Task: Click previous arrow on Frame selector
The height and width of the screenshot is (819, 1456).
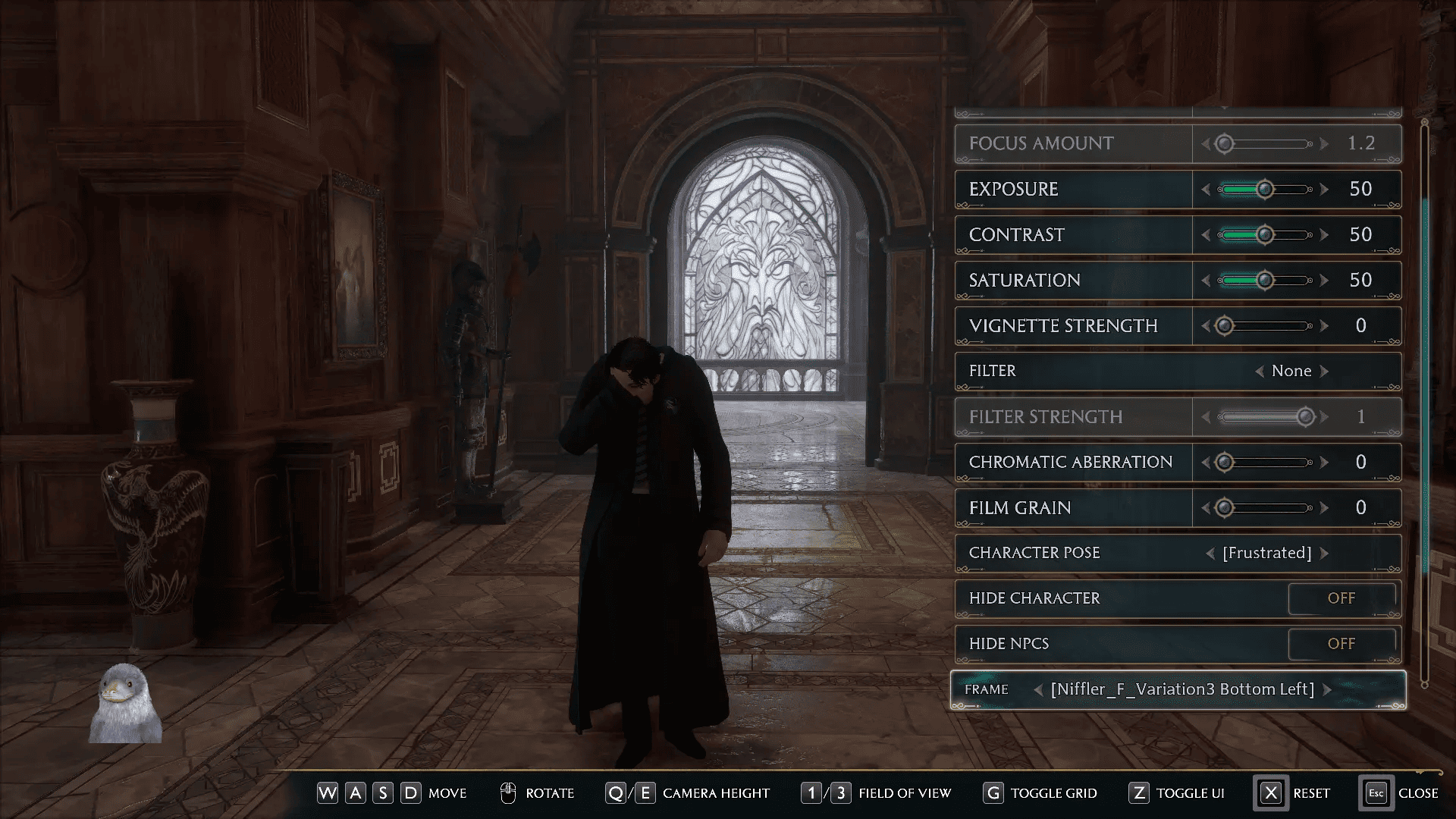Action: click(x=1040, y=689)
